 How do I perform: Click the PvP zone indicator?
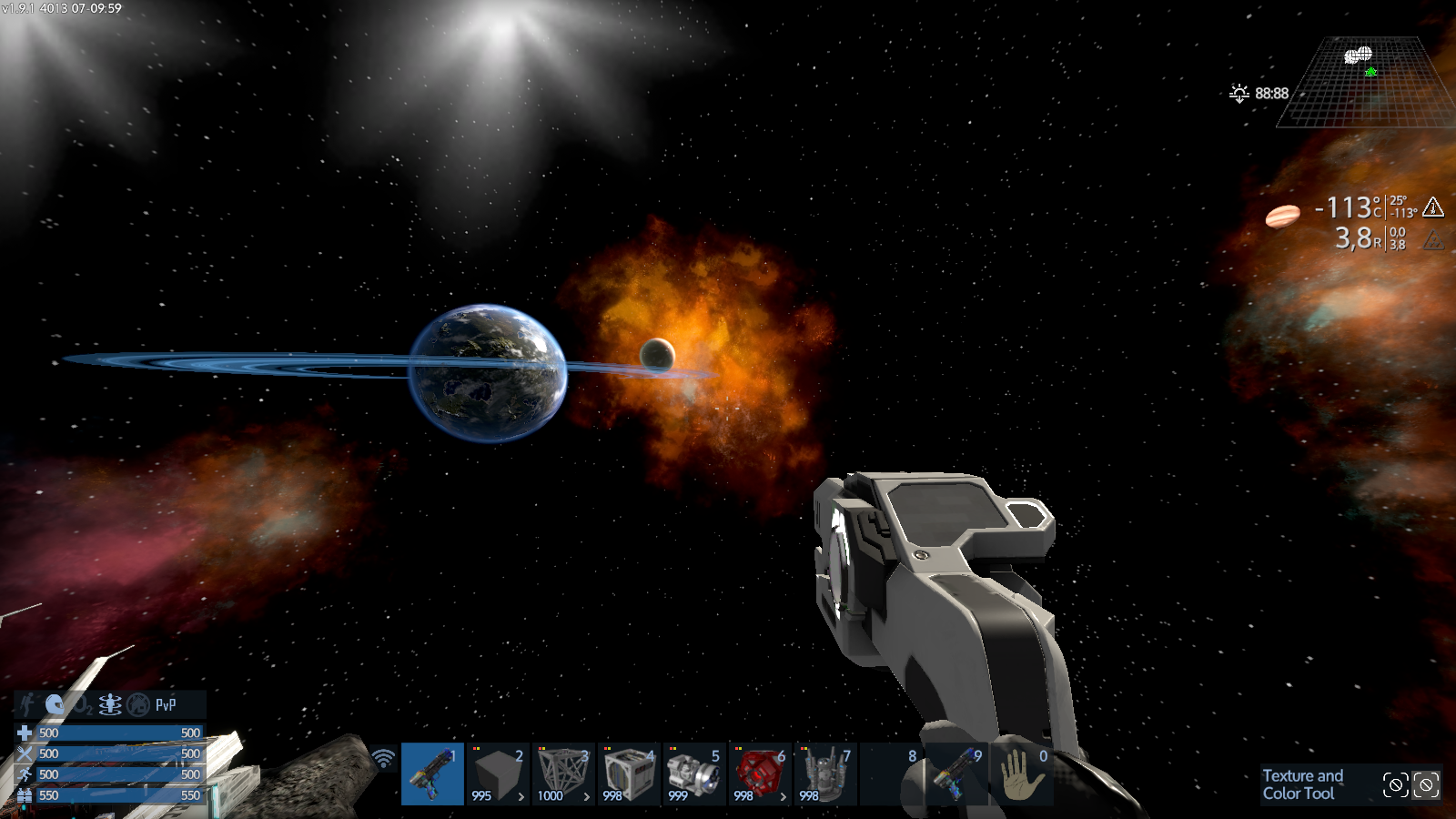(166, 704)
